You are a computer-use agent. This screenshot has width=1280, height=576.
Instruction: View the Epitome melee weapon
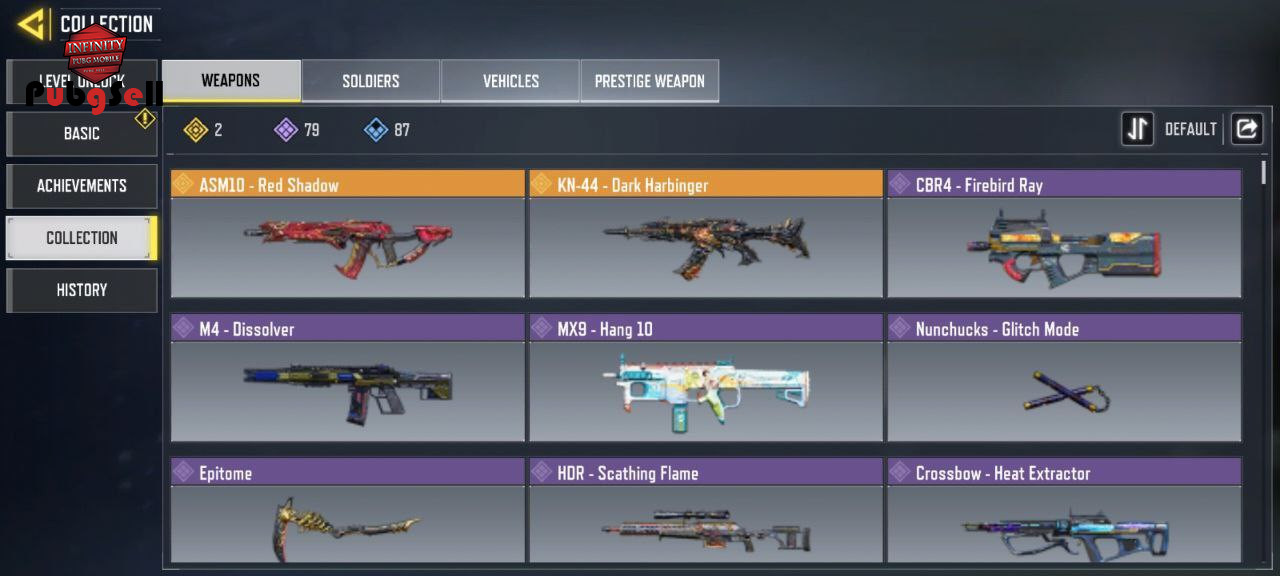(348, 512)
